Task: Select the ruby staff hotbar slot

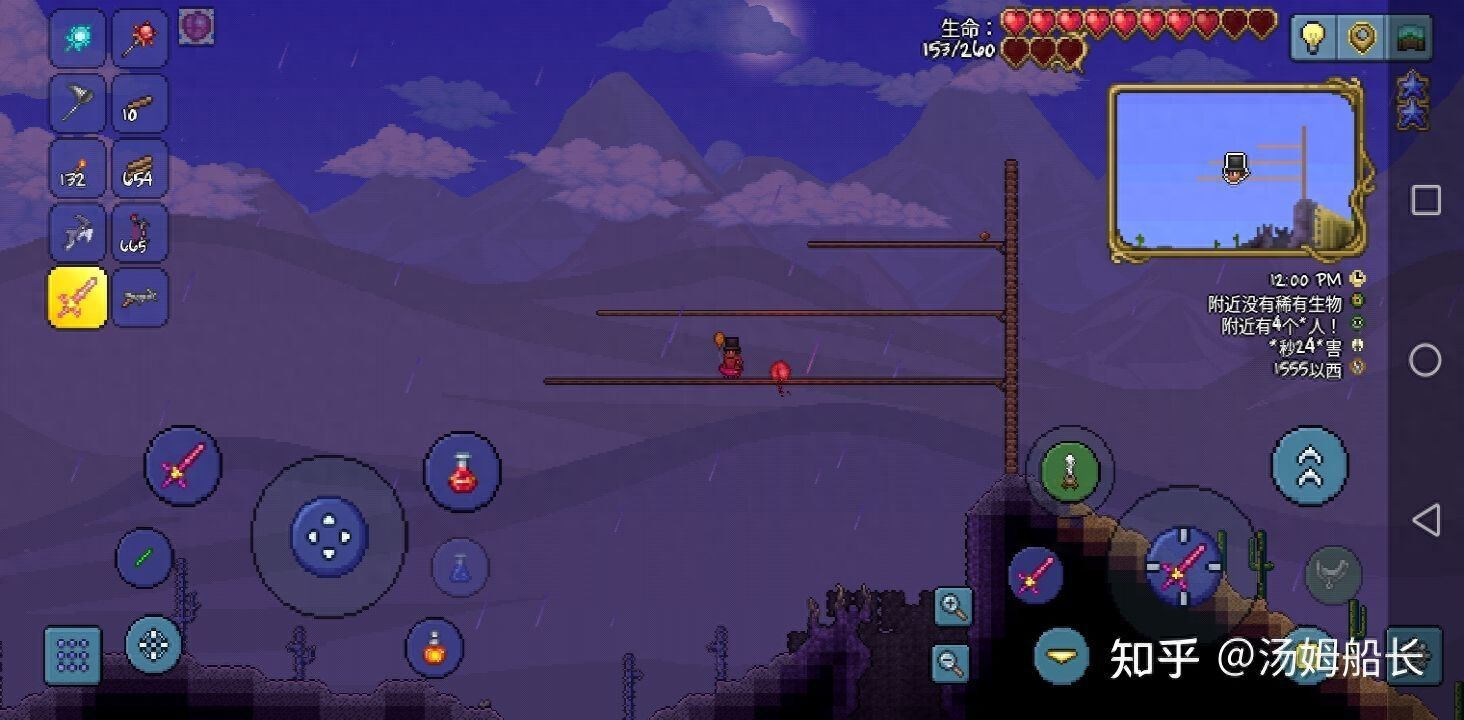Action: click(139, 39)
